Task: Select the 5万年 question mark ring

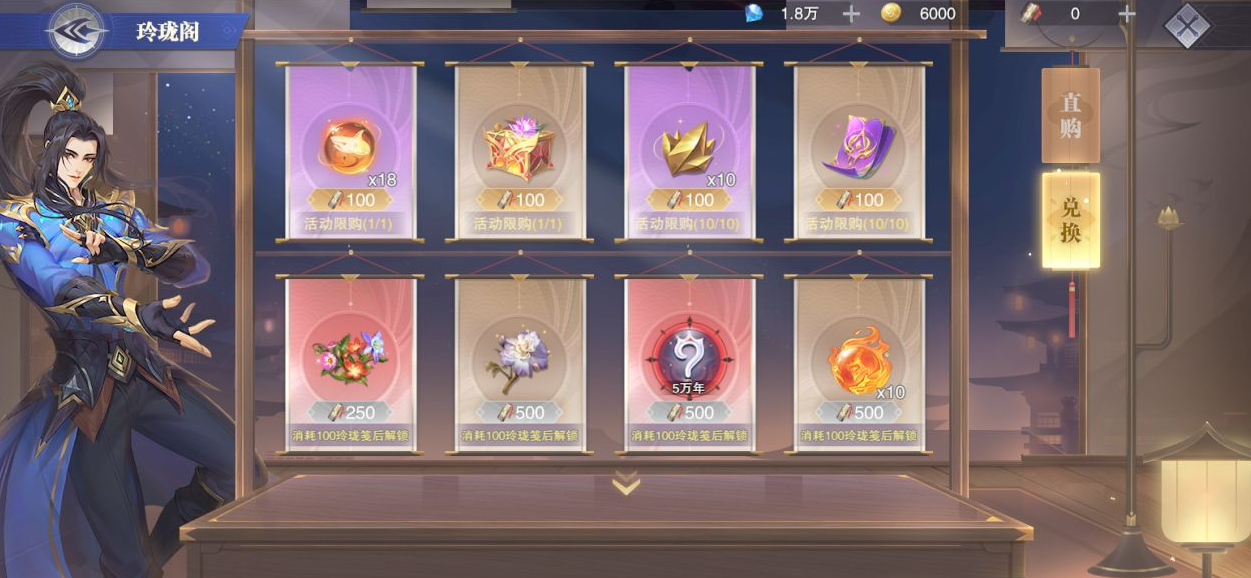Action: pyautogui.click(x=689, y=362)
